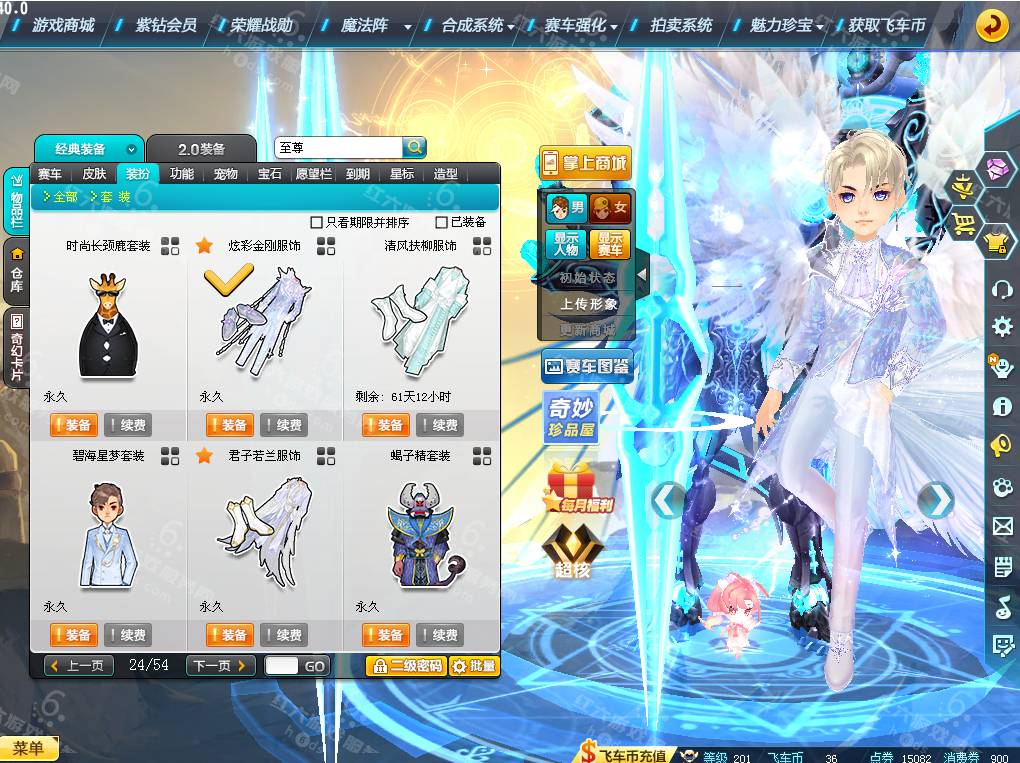
Task: Select the 赛车 category tab
Action: click(50, 174)
